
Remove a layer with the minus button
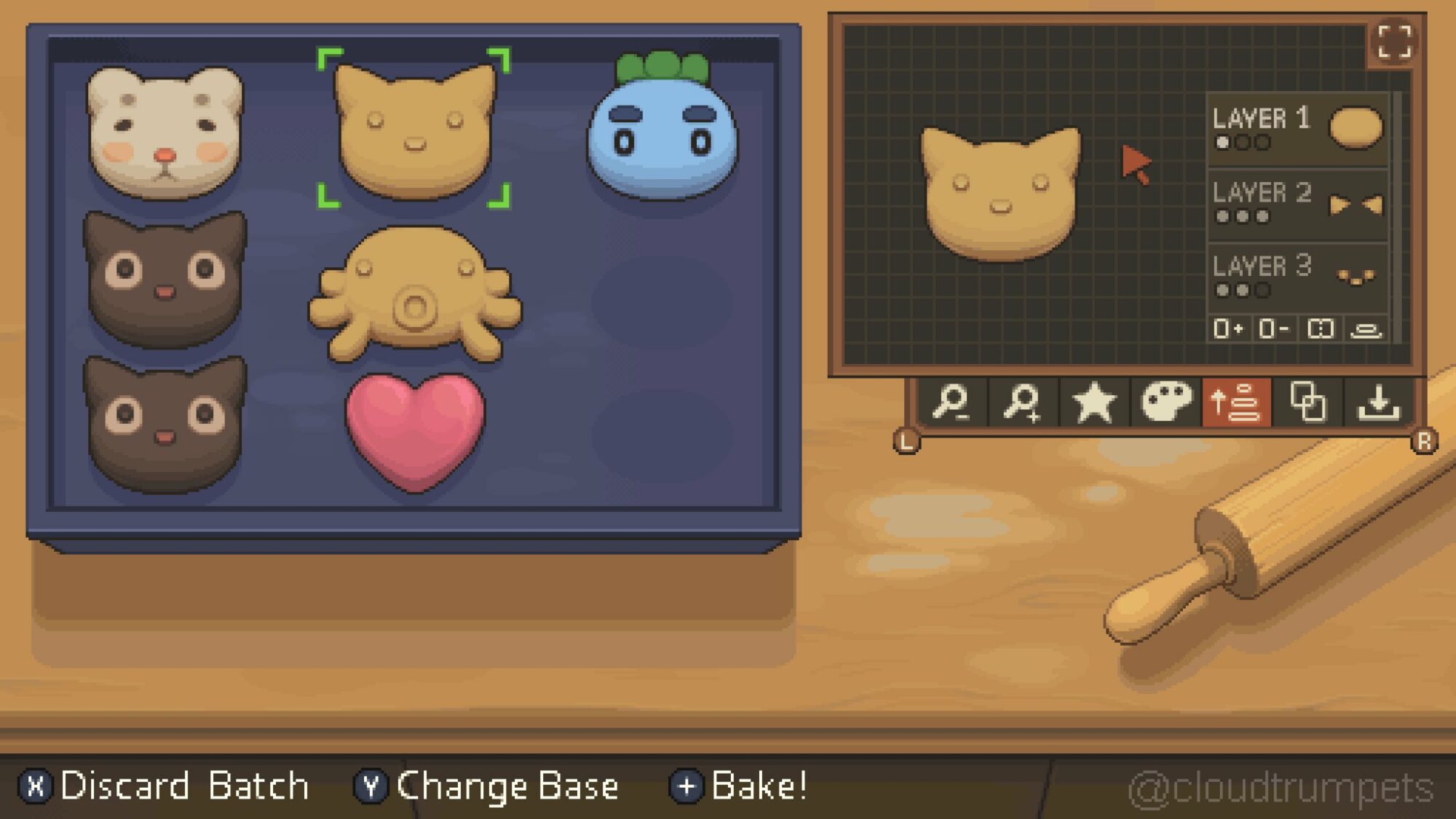(x=1273, y=329)
